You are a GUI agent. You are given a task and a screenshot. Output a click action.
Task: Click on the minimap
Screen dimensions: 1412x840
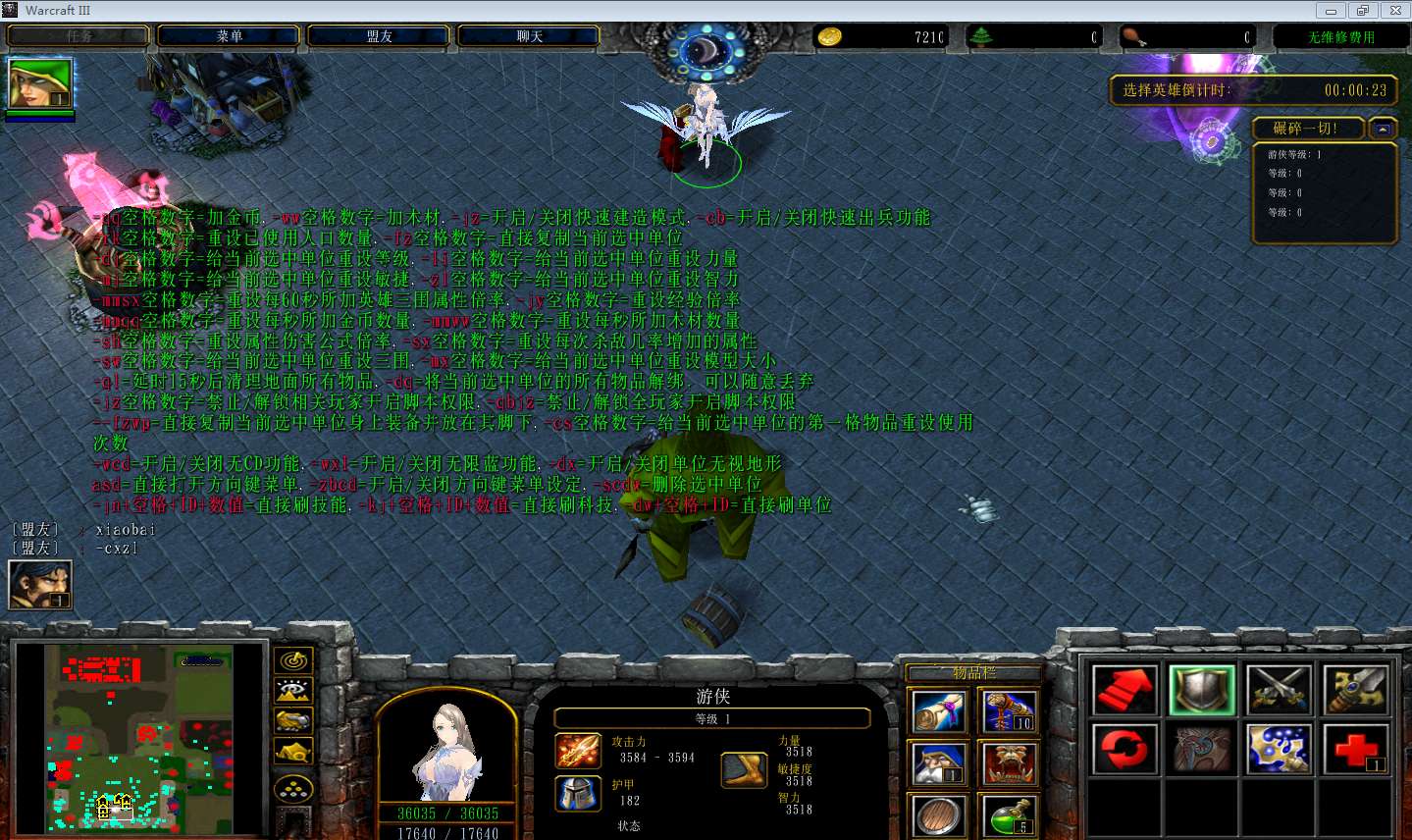(140, 737)
